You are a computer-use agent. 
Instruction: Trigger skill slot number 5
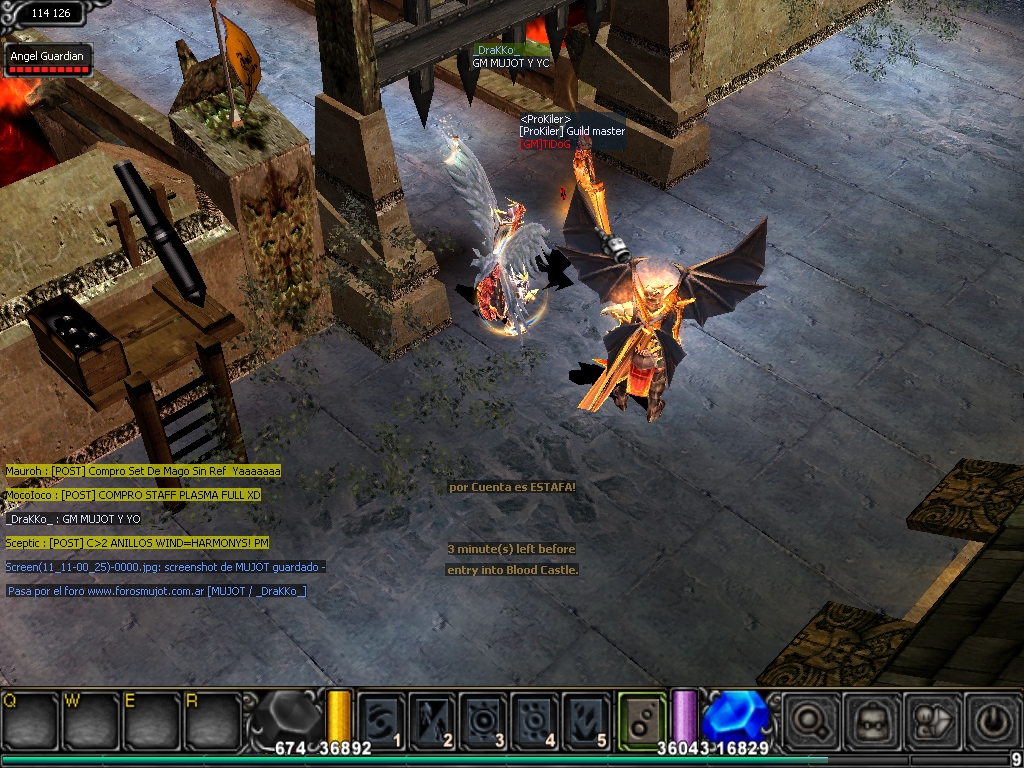tap(587, 717)
